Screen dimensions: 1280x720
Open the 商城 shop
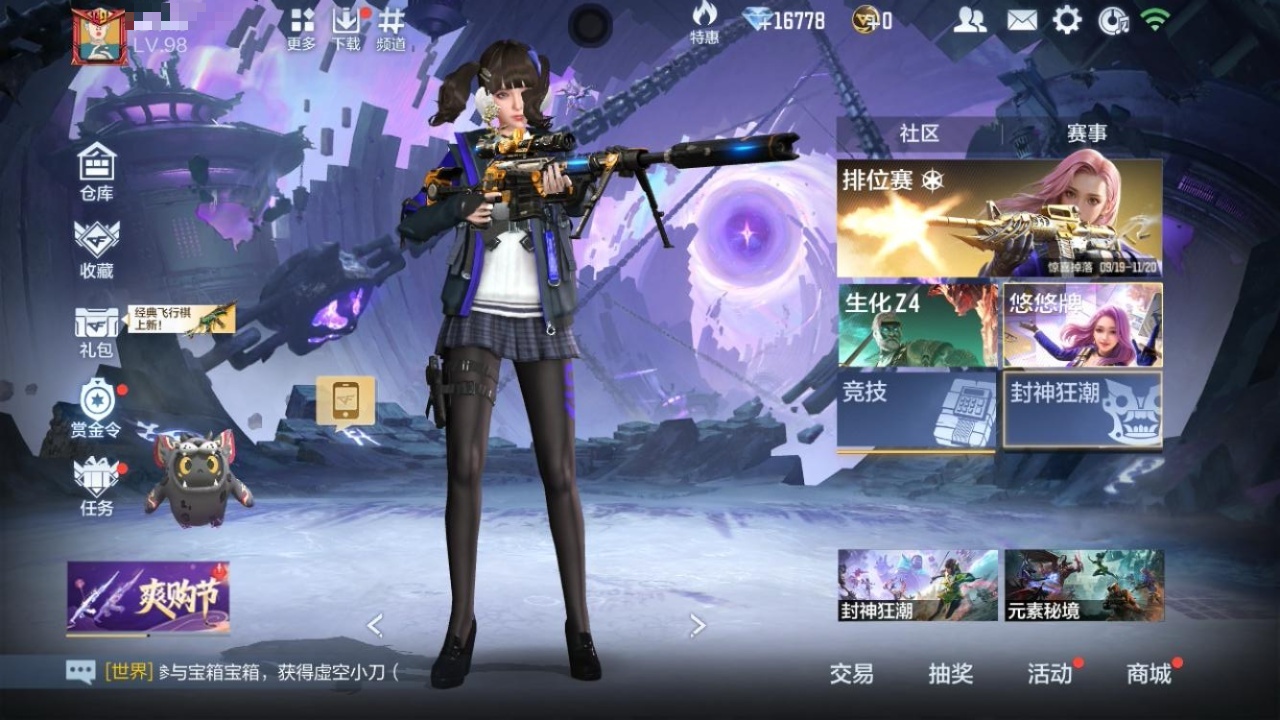pyautogui.click(x=1149, y=674)
